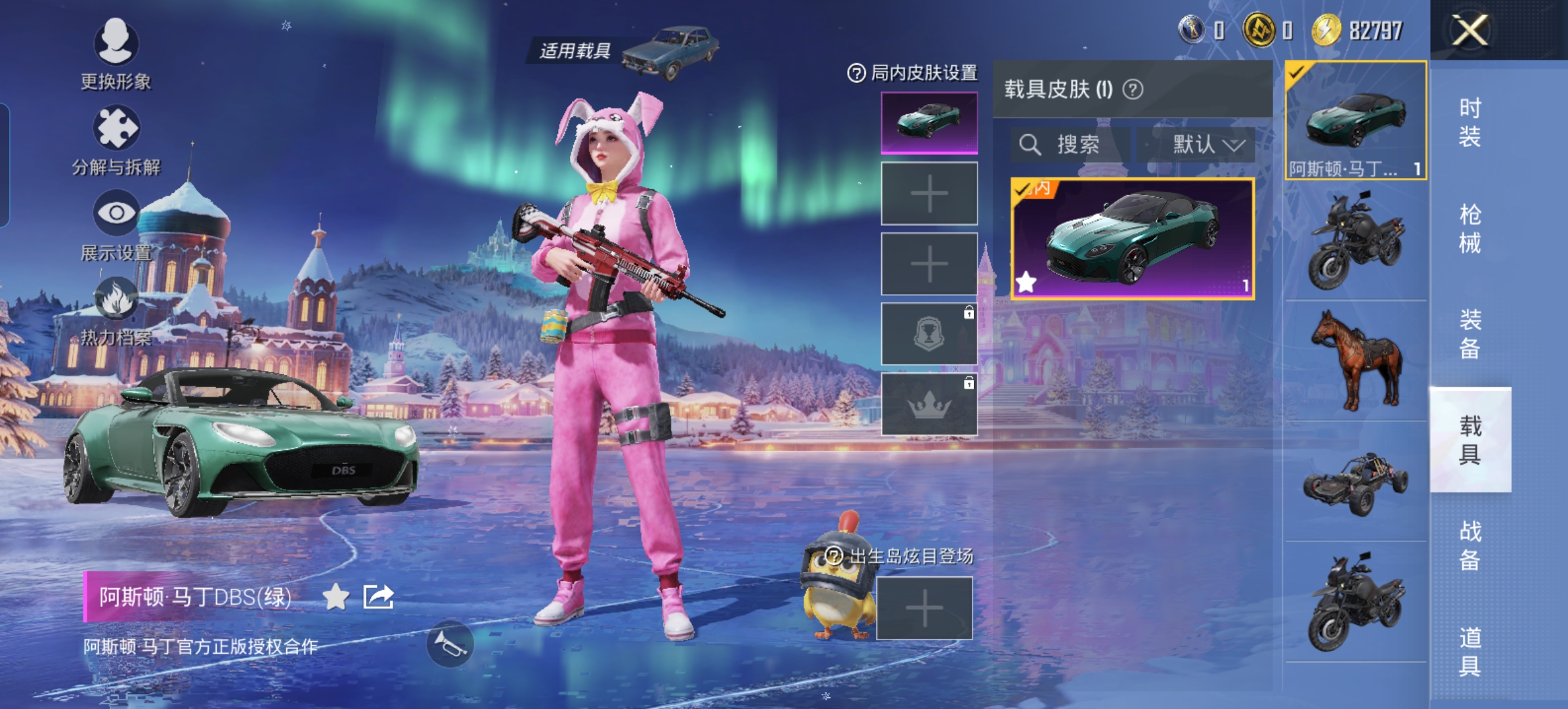Image resolution: width=1568 pixels, height=709 pixels.
Task: Show help for 局内皮肤设置
Action: [856, 73]
